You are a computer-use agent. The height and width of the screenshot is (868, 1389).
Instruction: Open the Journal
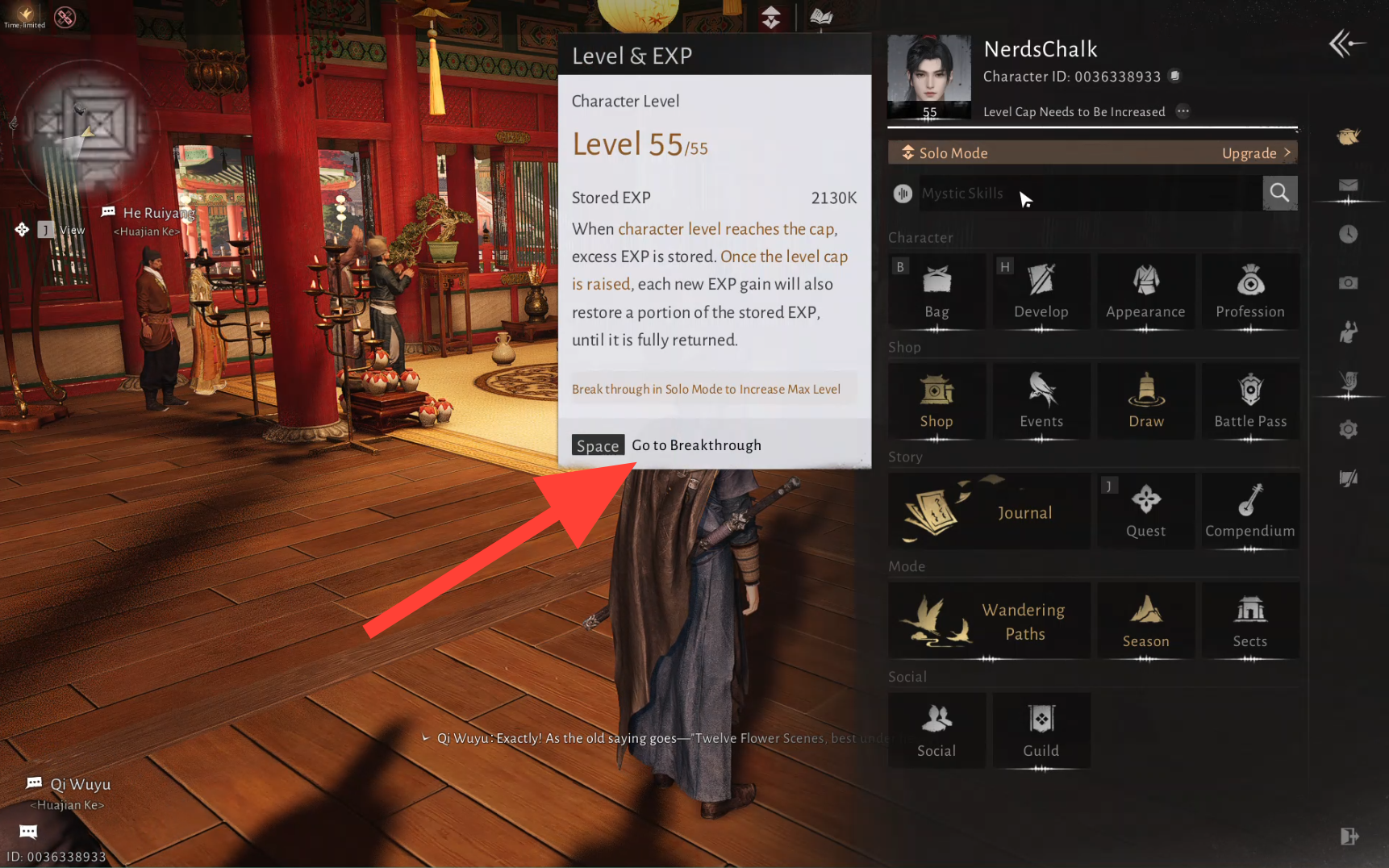(x=989, y=511)
